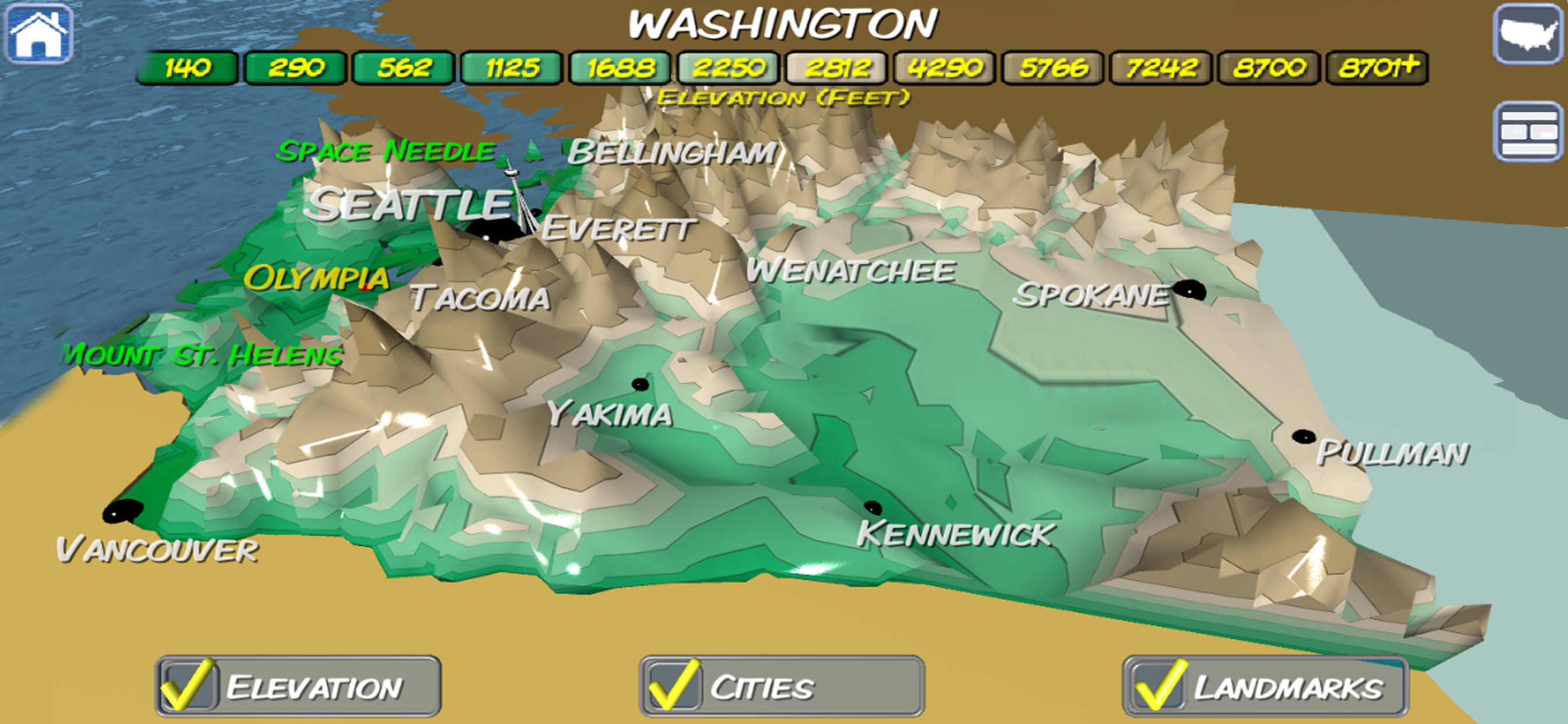This screenshot has width=1568, height=724.
Task: Pick the 1688 elevation legend box
Action: coord(620,68)
